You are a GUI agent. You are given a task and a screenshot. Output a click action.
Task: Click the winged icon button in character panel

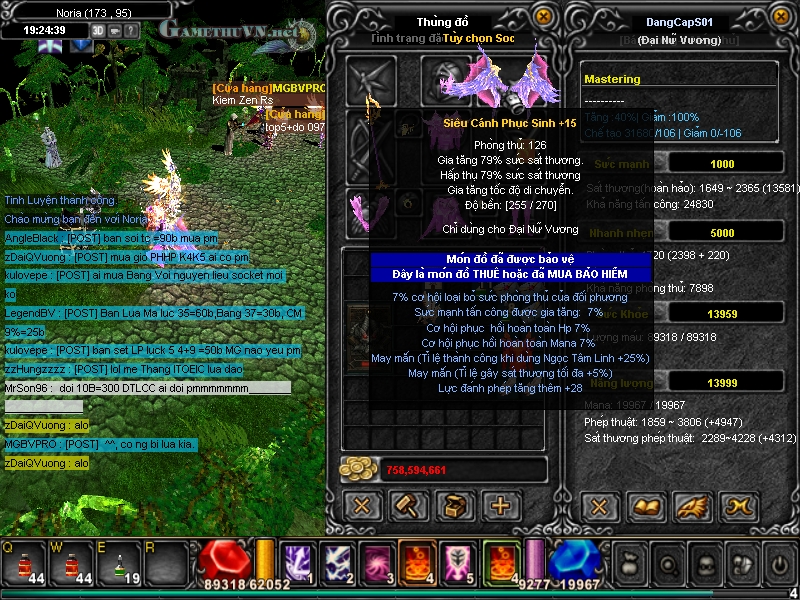pos(691,506)
